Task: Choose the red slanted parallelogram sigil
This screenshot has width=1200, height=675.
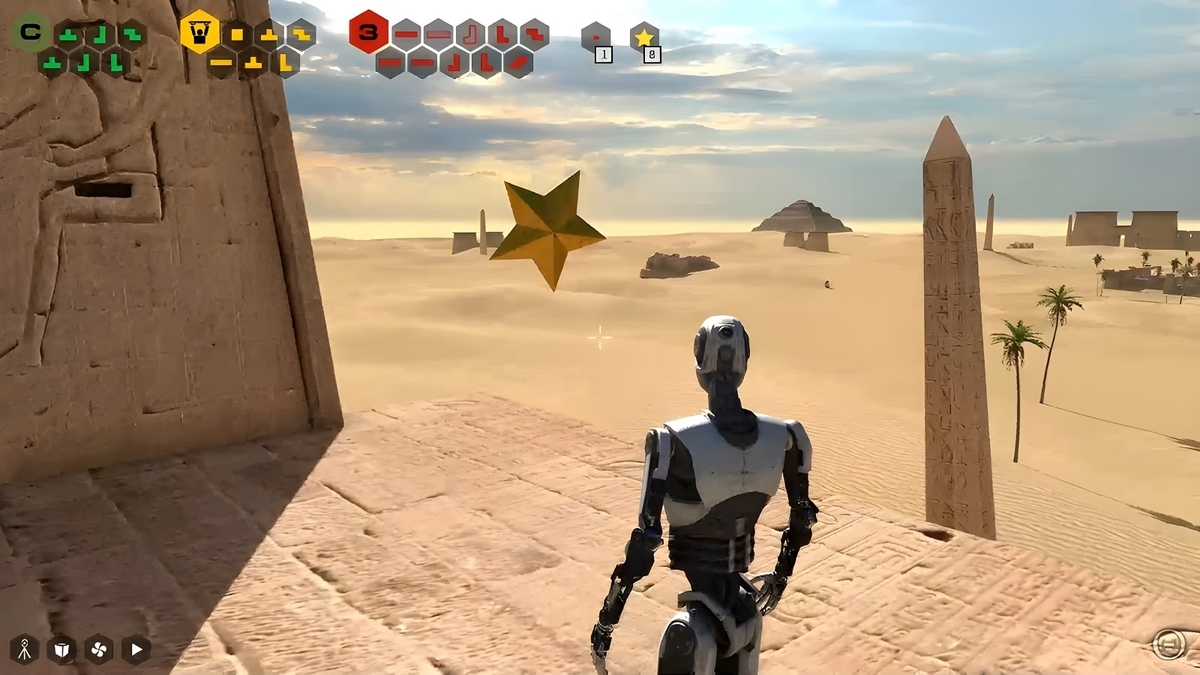Action: [518, 63]
